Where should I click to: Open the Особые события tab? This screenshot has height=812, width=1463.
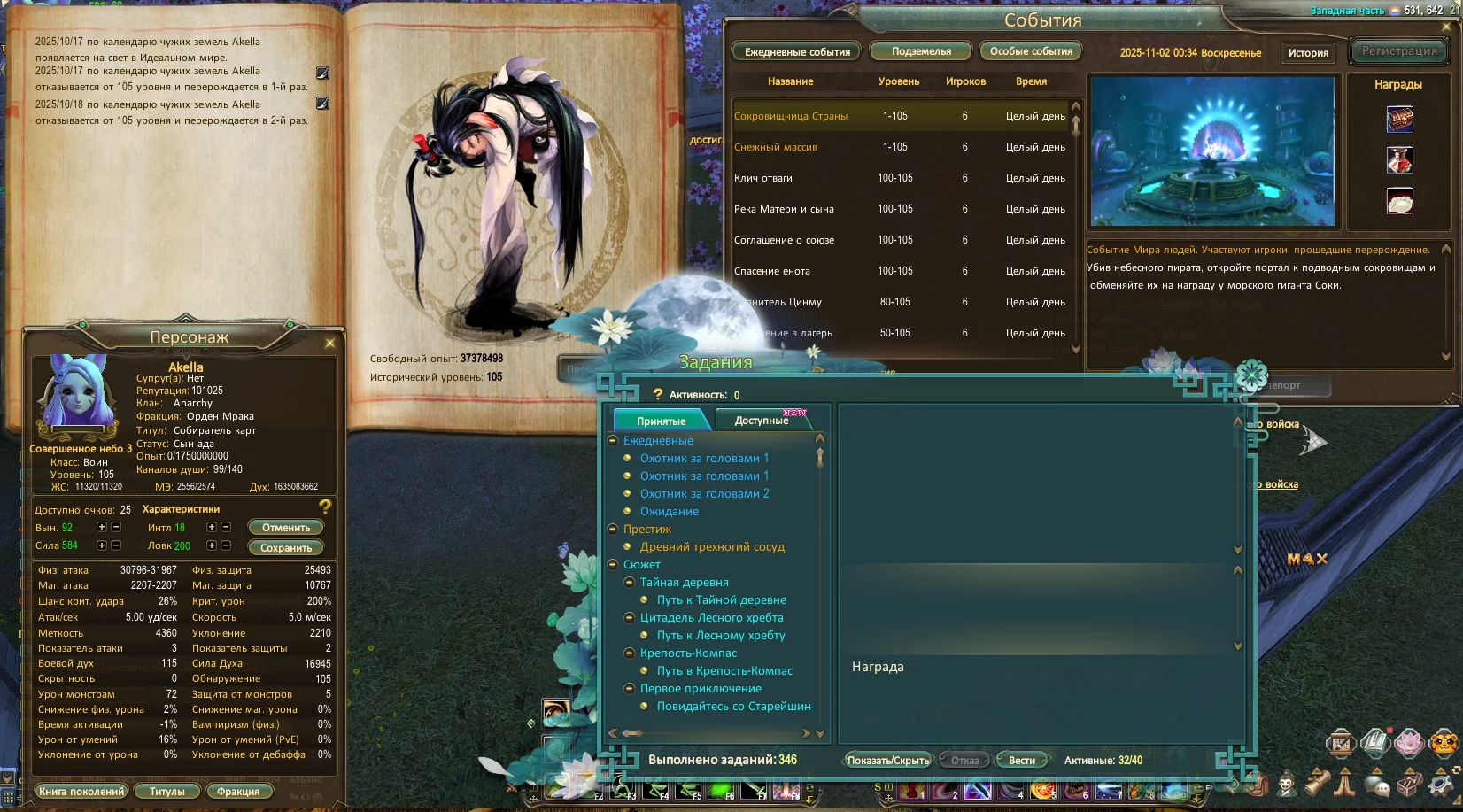(x=1031, y=51)
